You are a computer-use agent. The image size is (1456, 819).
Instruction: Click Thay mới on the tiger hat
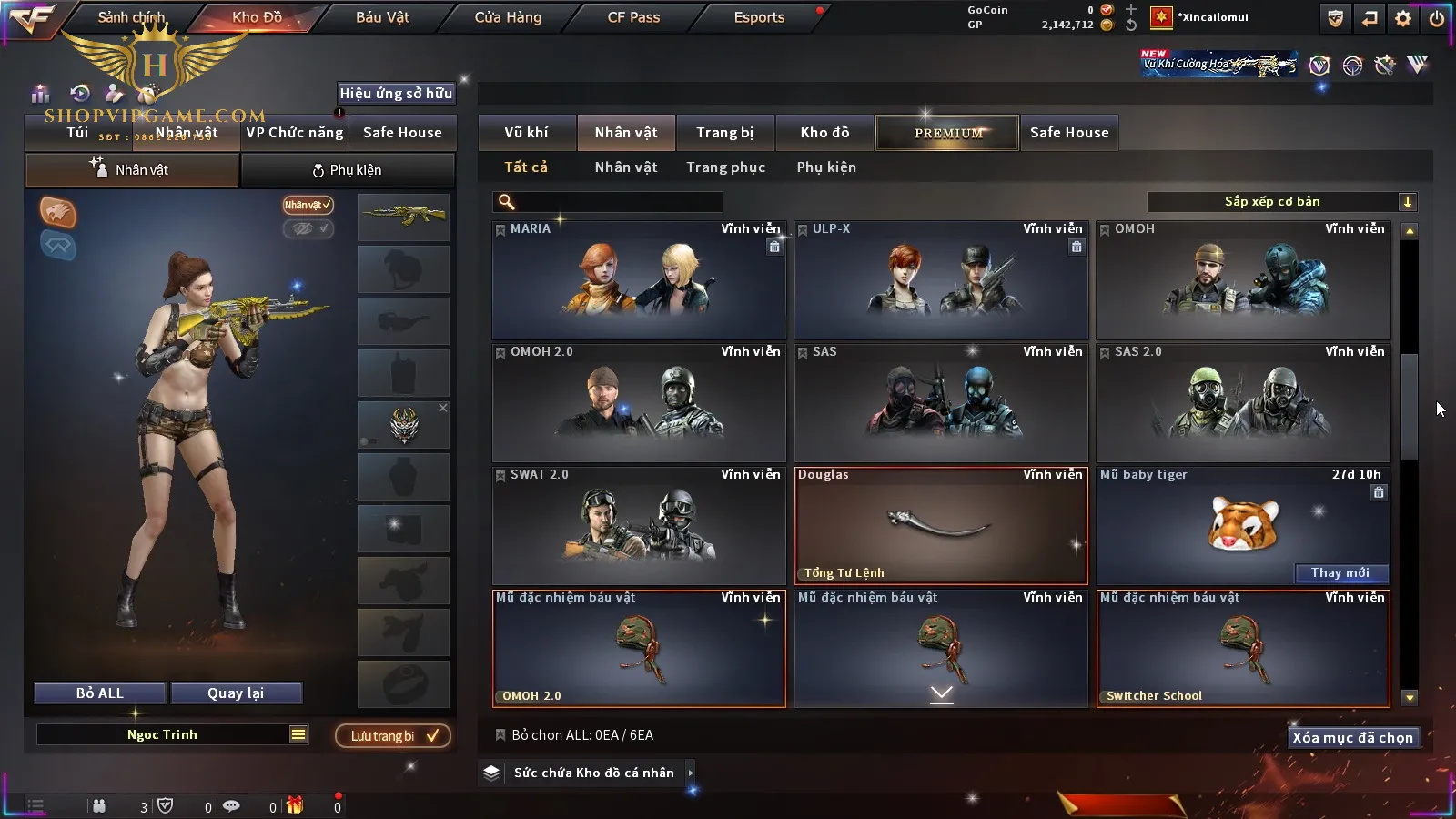[x=1340, y=573]
